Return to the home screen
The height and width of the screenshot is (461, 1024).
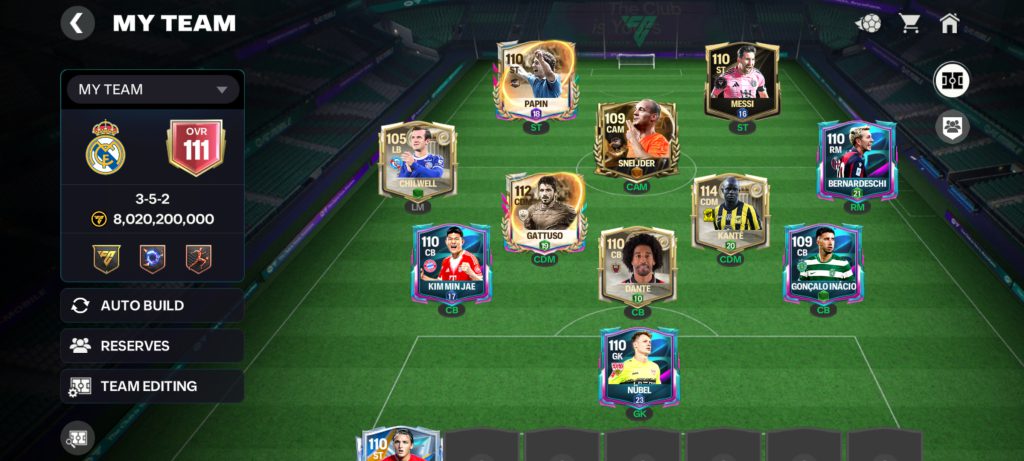click(949, 23)
